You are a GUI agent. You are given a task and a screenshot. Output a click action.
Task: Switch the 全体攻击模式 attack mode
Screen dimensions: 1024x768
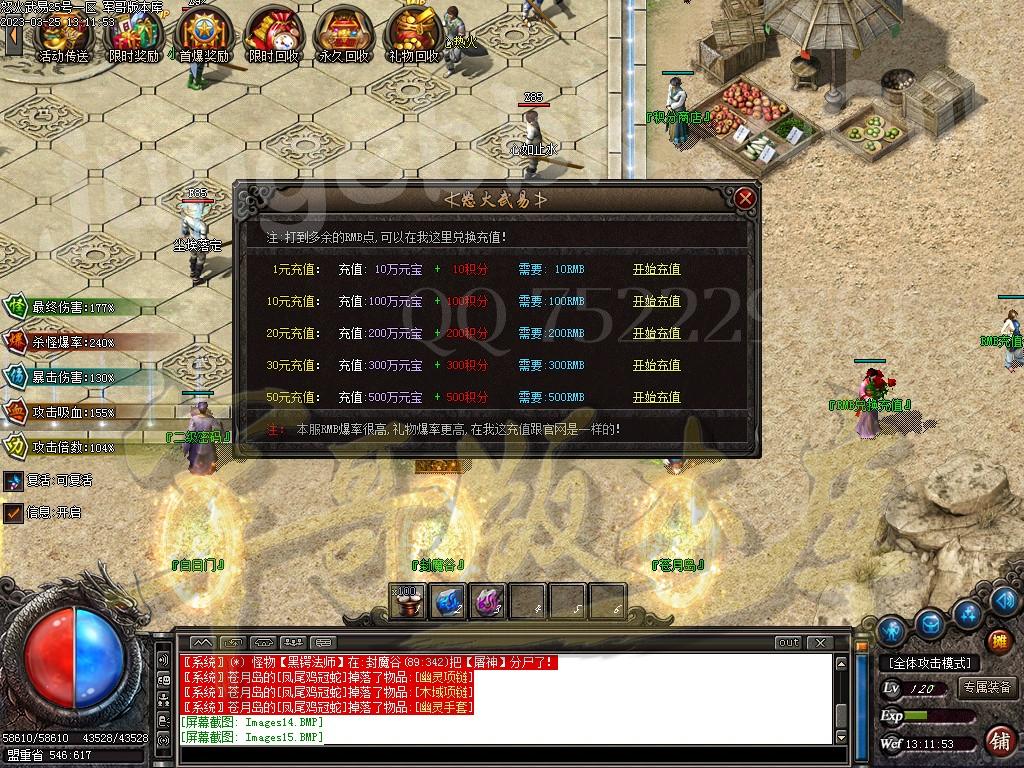click(929, 663)
